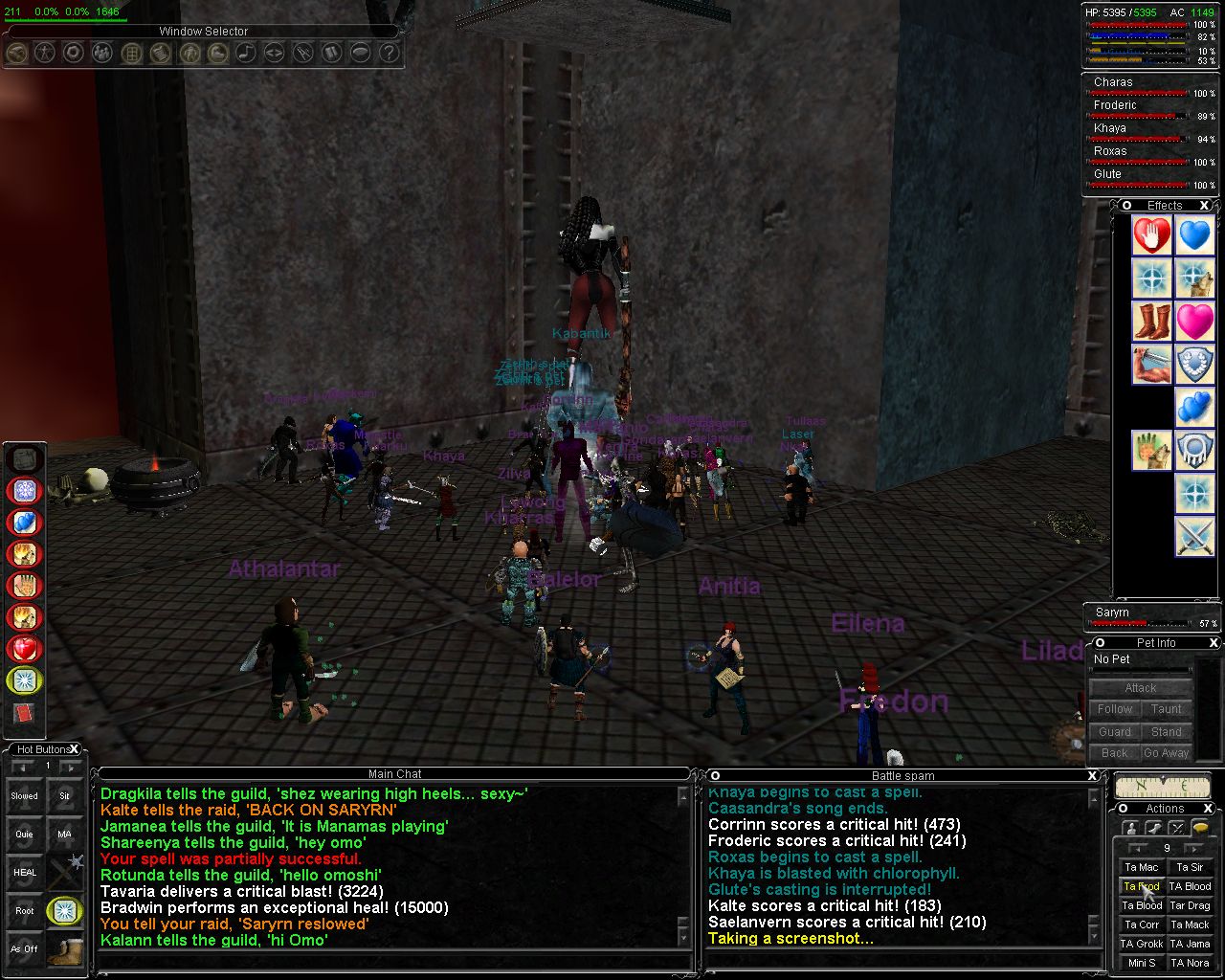The image size is (1225, 980).
Task: Close the Effects buff window
Action: pos(1205,205)
